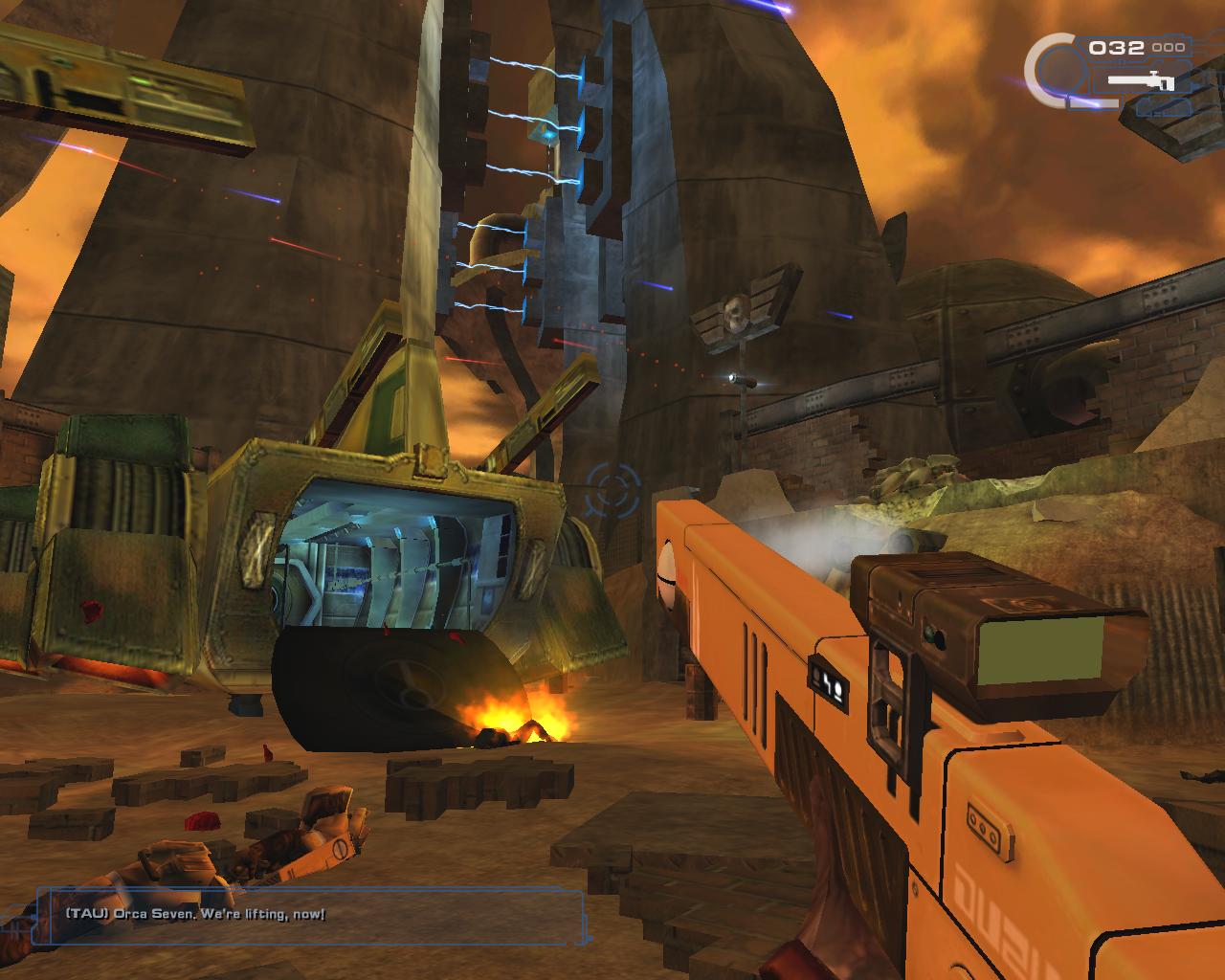Image resolution: width=1225 pixels, height=980 pixels.
Task: Click the rifle silhouette weapon icon in the HUD
Action: 1142,81
